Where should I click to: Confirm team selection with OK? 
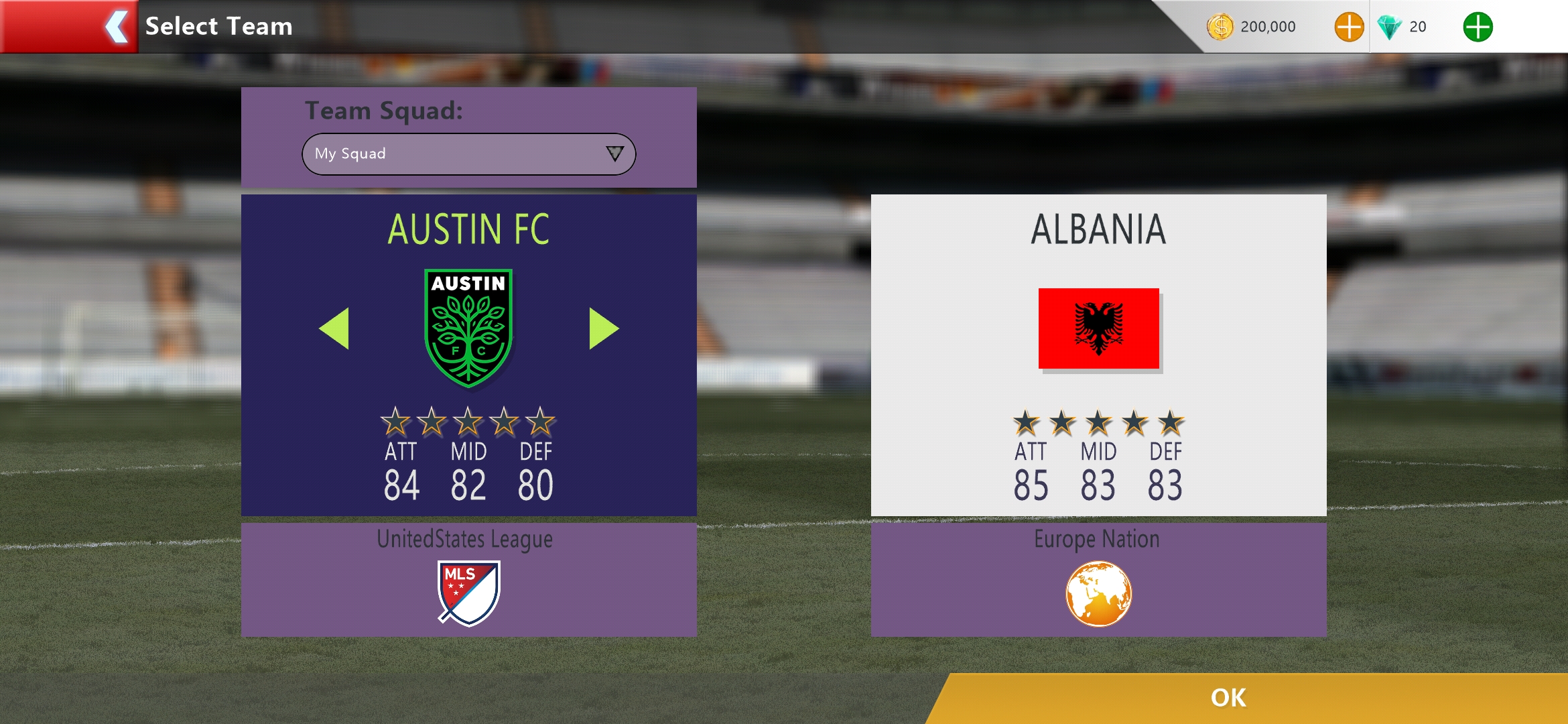point(1228,698)
